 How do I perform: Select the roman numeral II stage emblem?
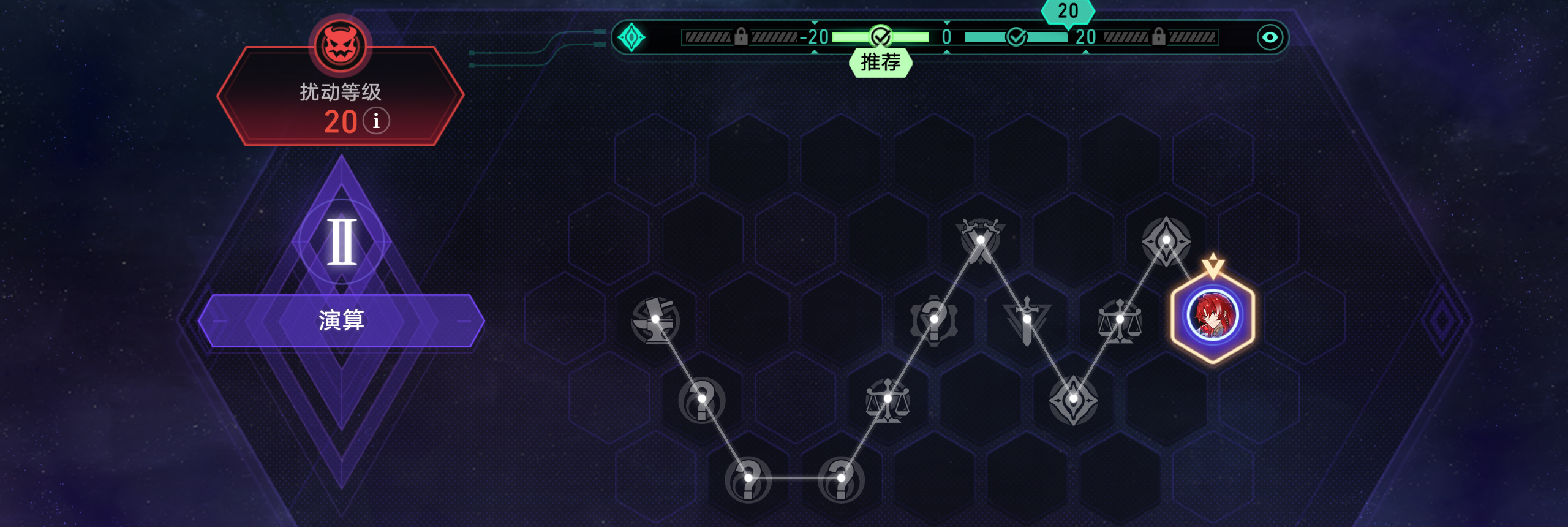[x=341, y=241]
